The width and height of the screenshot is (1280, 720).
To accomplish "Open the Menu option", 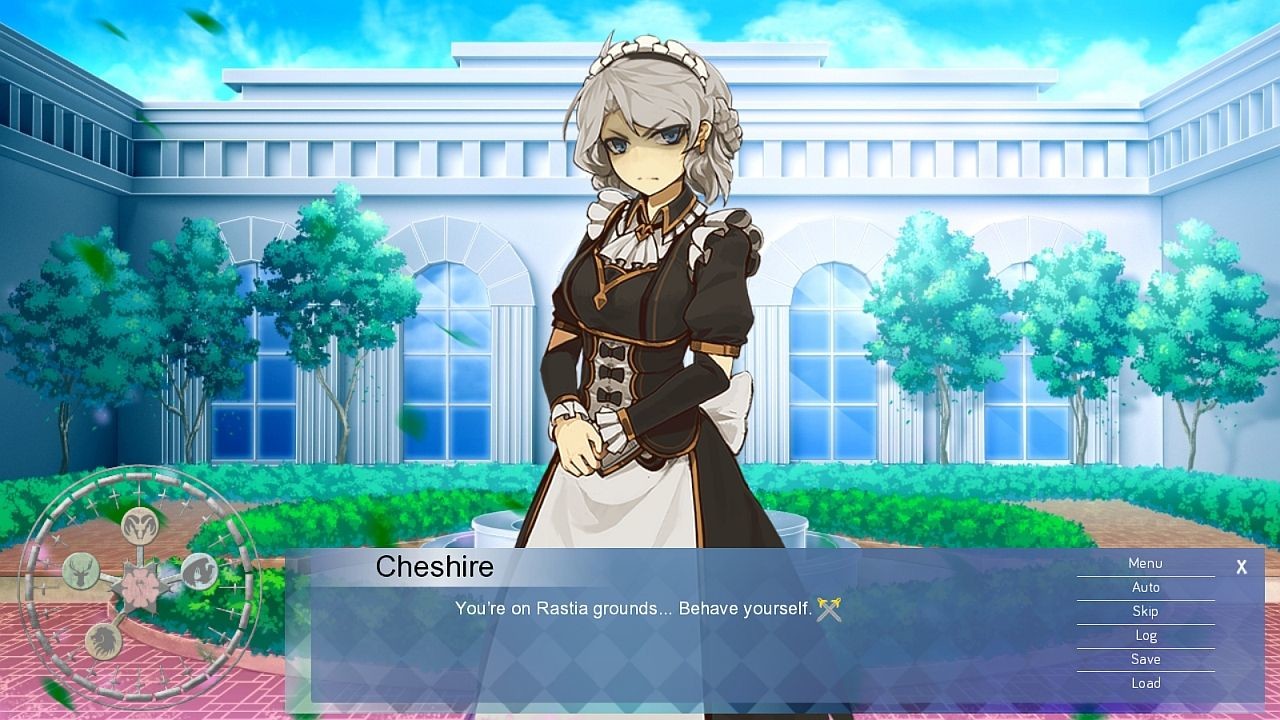I will point(1145,564).
